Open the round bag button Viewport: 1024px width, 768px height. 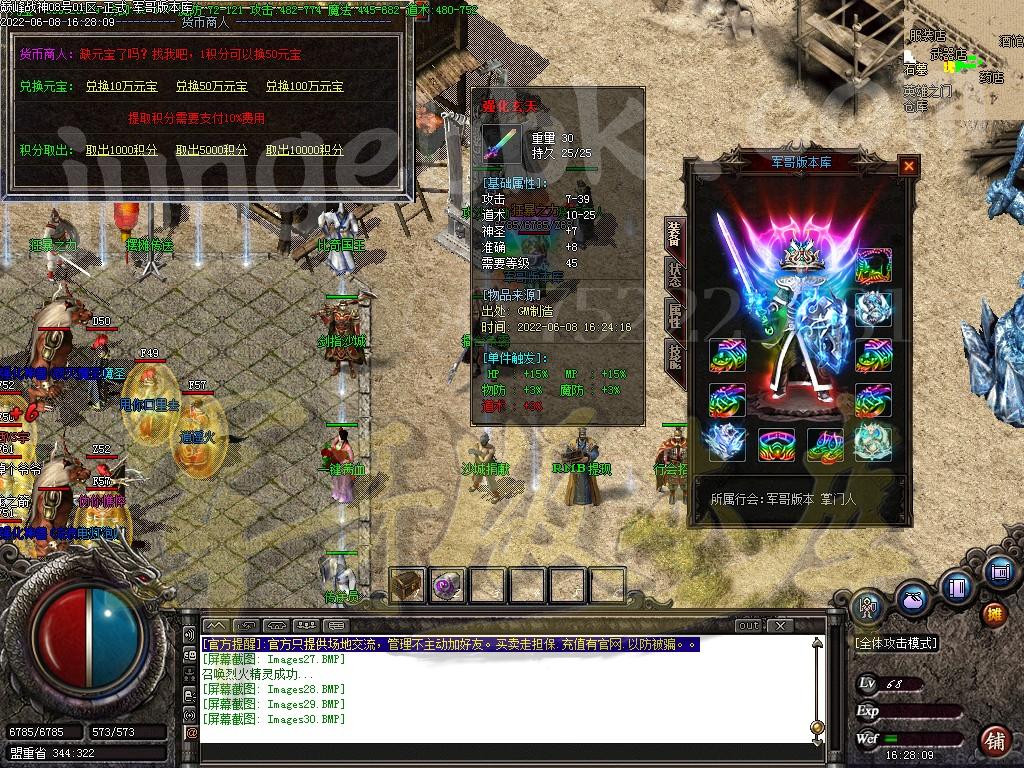tap(911, 598)
